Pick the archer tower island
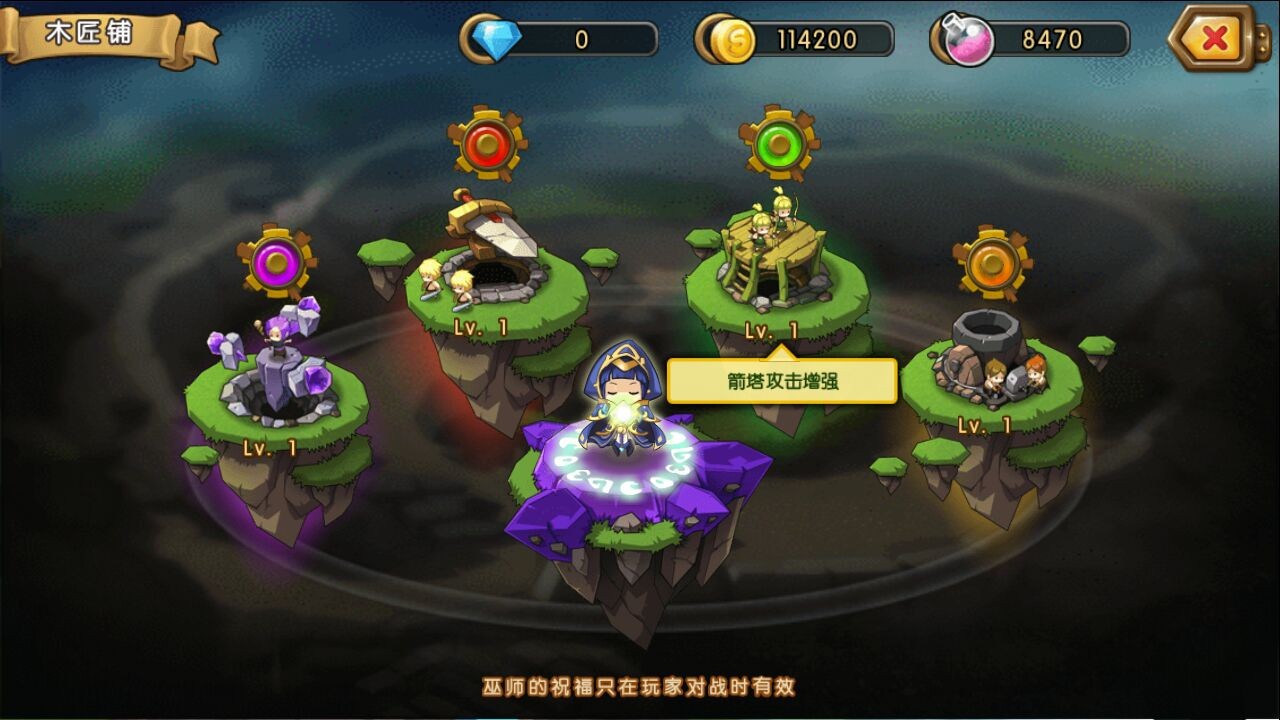Screen dimensions: 1280x720 [x=773, y=270]
